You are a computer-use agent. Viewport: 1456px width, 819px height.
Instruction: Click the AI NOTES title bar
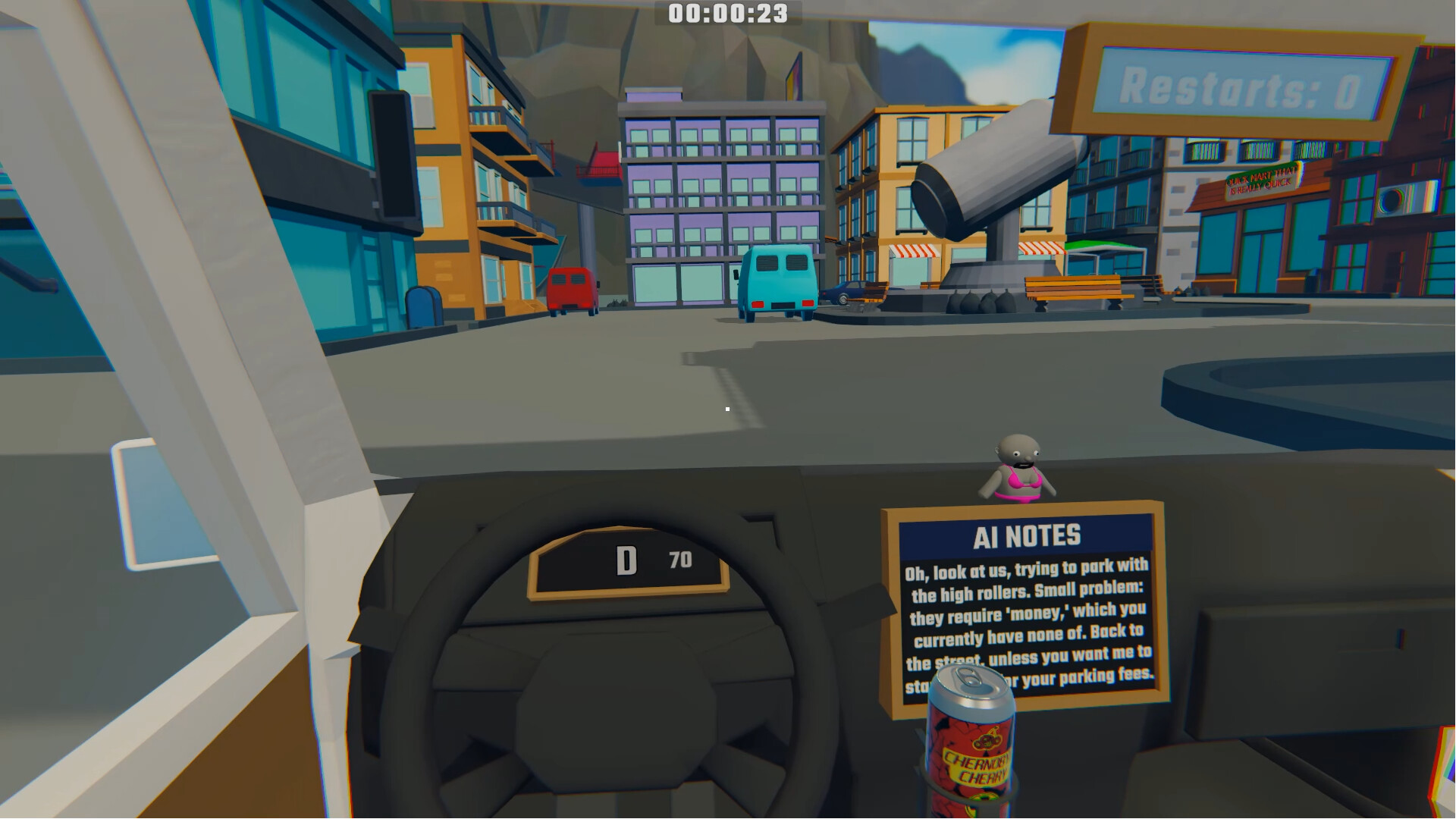coord(1028,534)
